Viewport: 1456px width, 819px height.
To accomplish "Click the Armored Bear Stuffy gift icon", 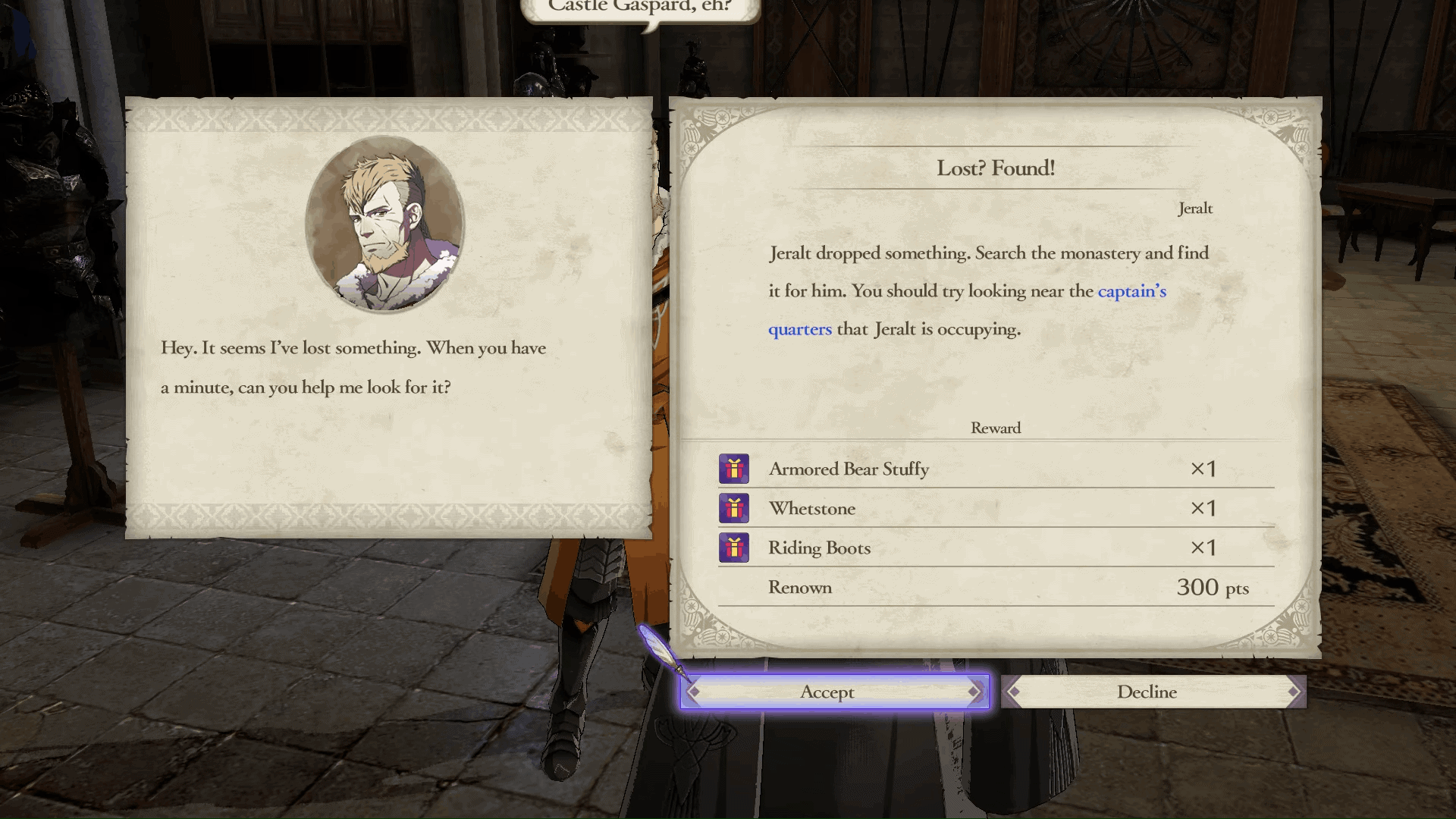I will coord(733,469).
